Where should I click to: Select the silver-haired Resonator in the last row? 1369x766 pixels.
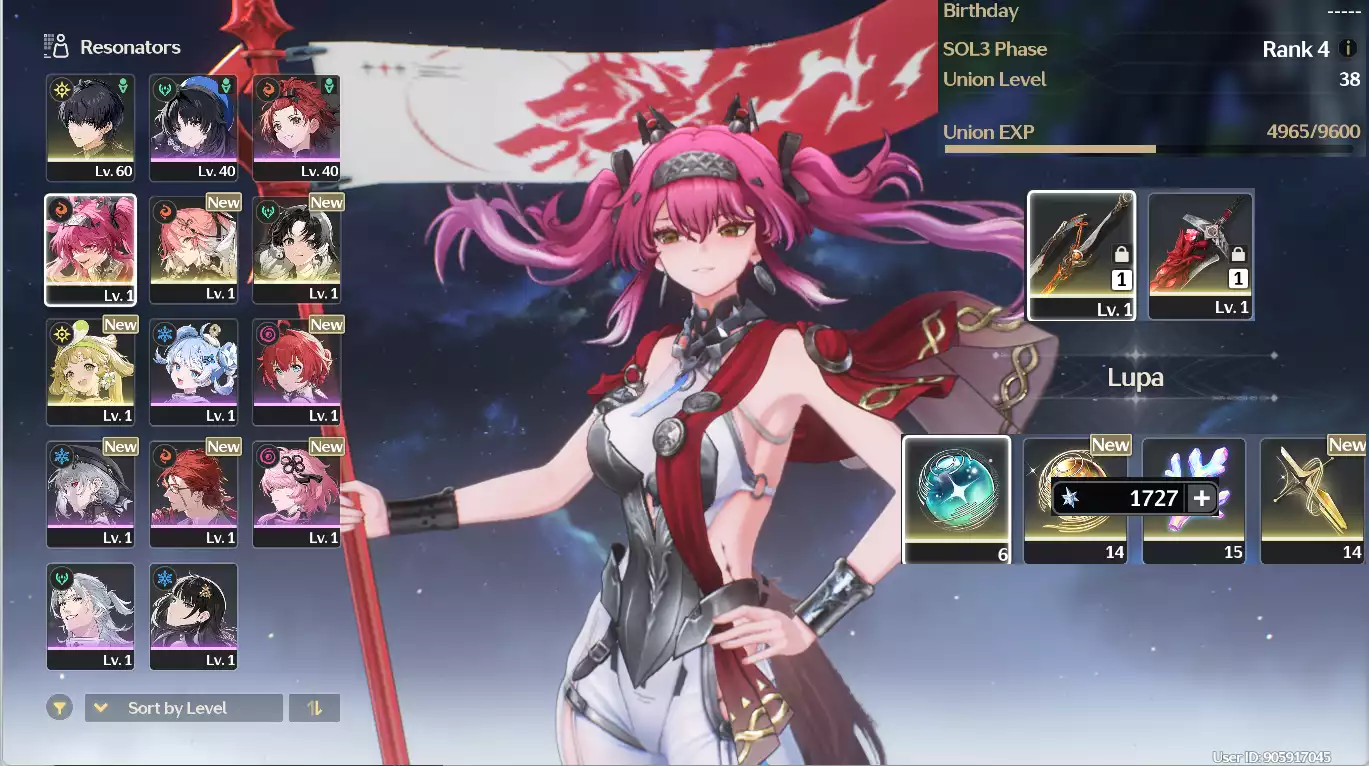point(90,615)
